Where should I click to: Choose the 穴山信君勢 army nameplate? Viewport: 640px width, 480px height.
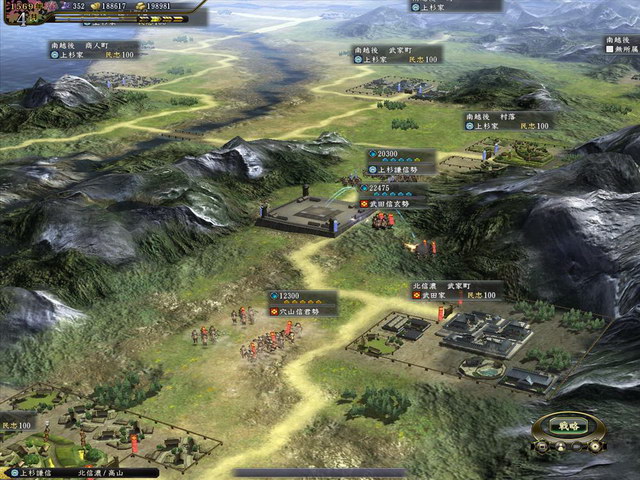(x=302, y=311)
